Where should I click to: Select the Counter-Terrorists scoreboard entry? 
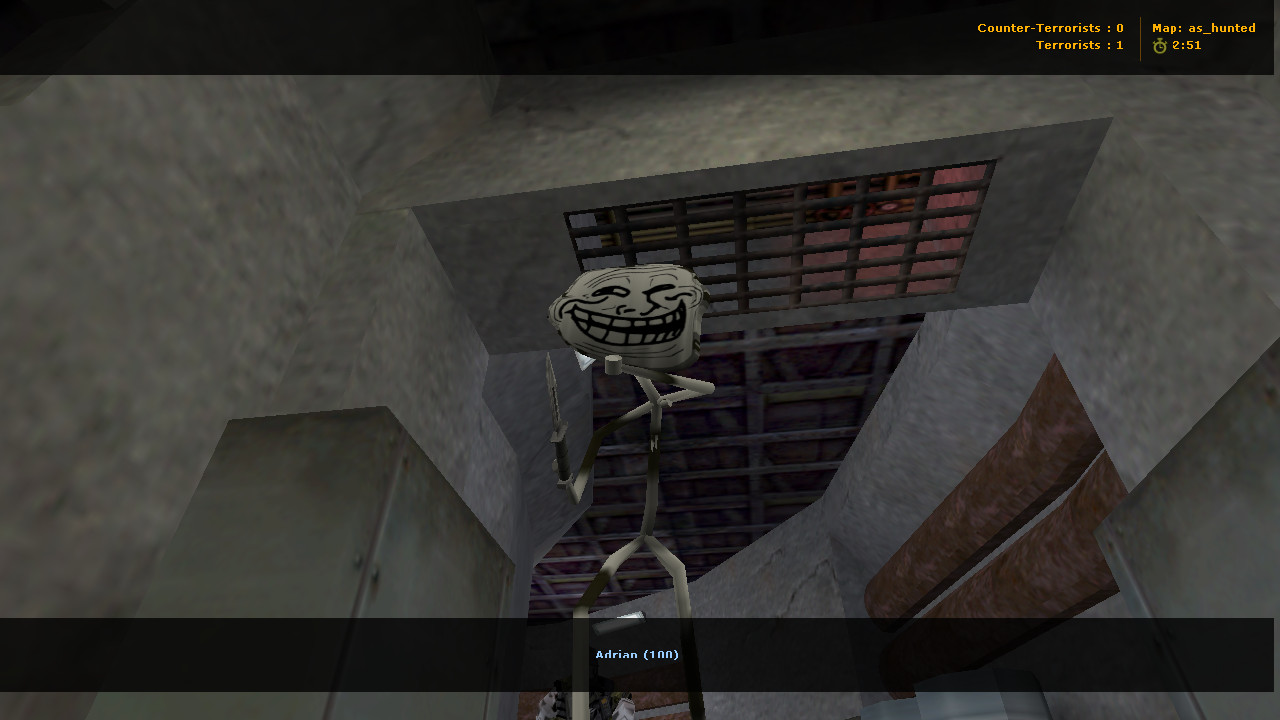(1050, 28)
